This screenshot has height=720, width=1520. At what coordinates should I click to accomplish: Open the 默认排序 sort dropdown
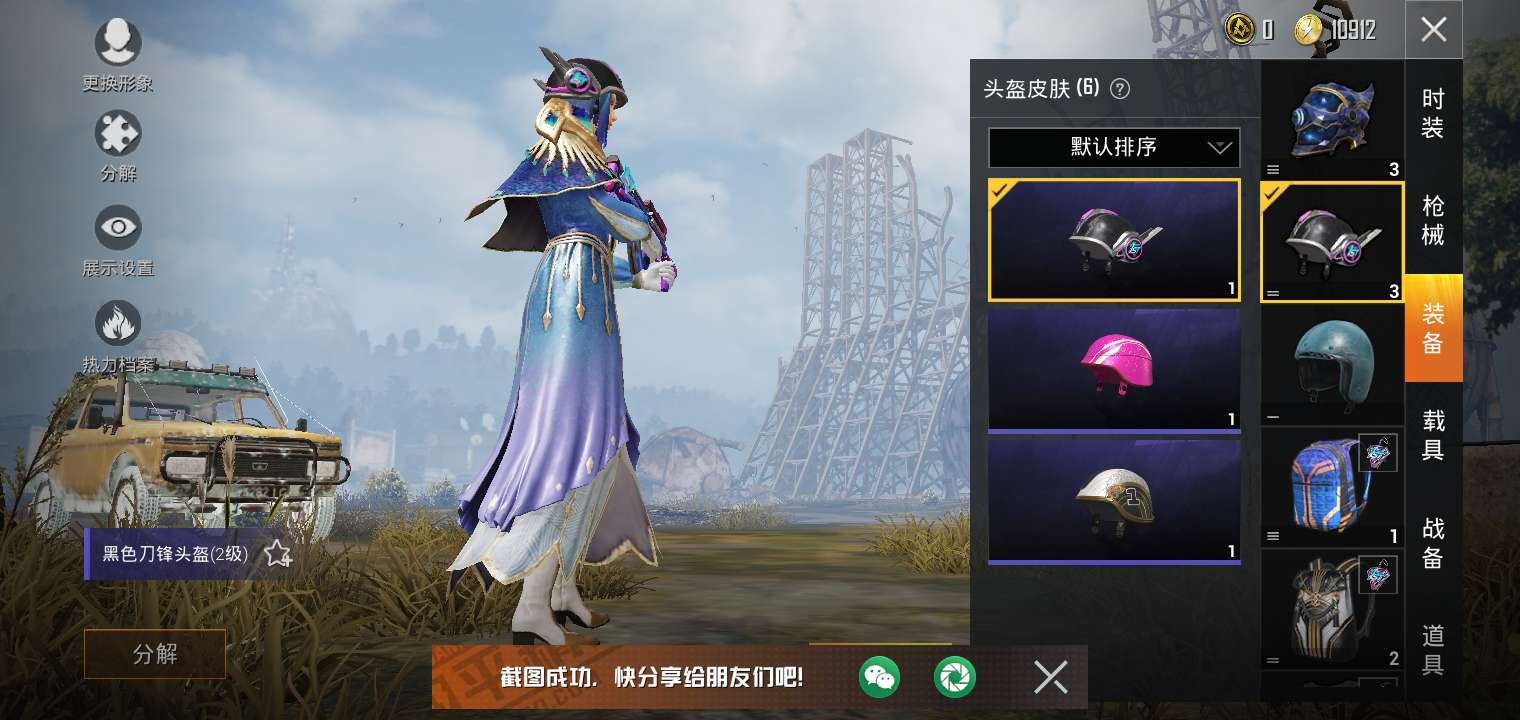coord(1114,148)
